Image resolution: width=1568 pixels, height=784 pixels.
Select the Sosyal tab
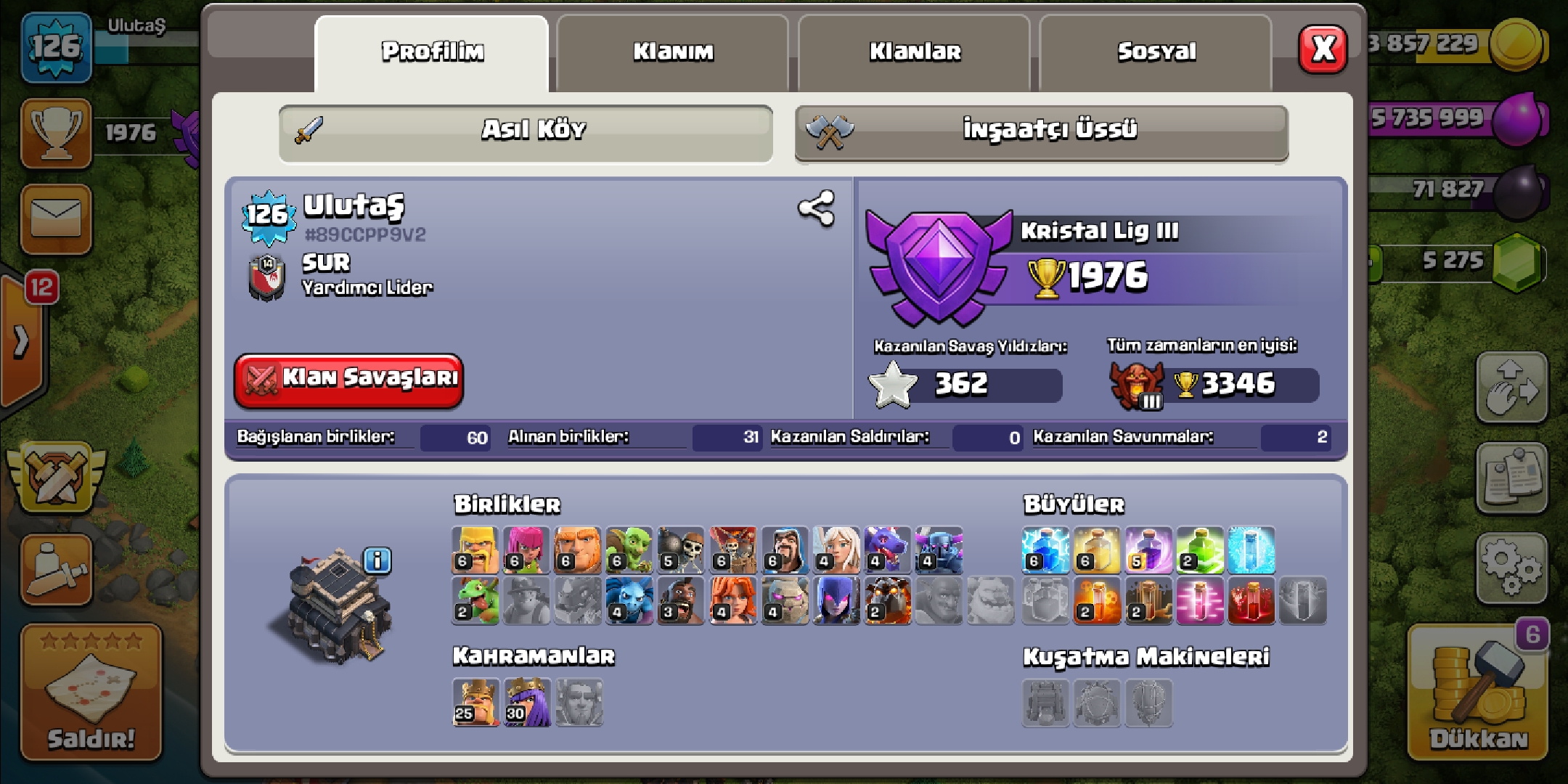tap(1156, 52)
